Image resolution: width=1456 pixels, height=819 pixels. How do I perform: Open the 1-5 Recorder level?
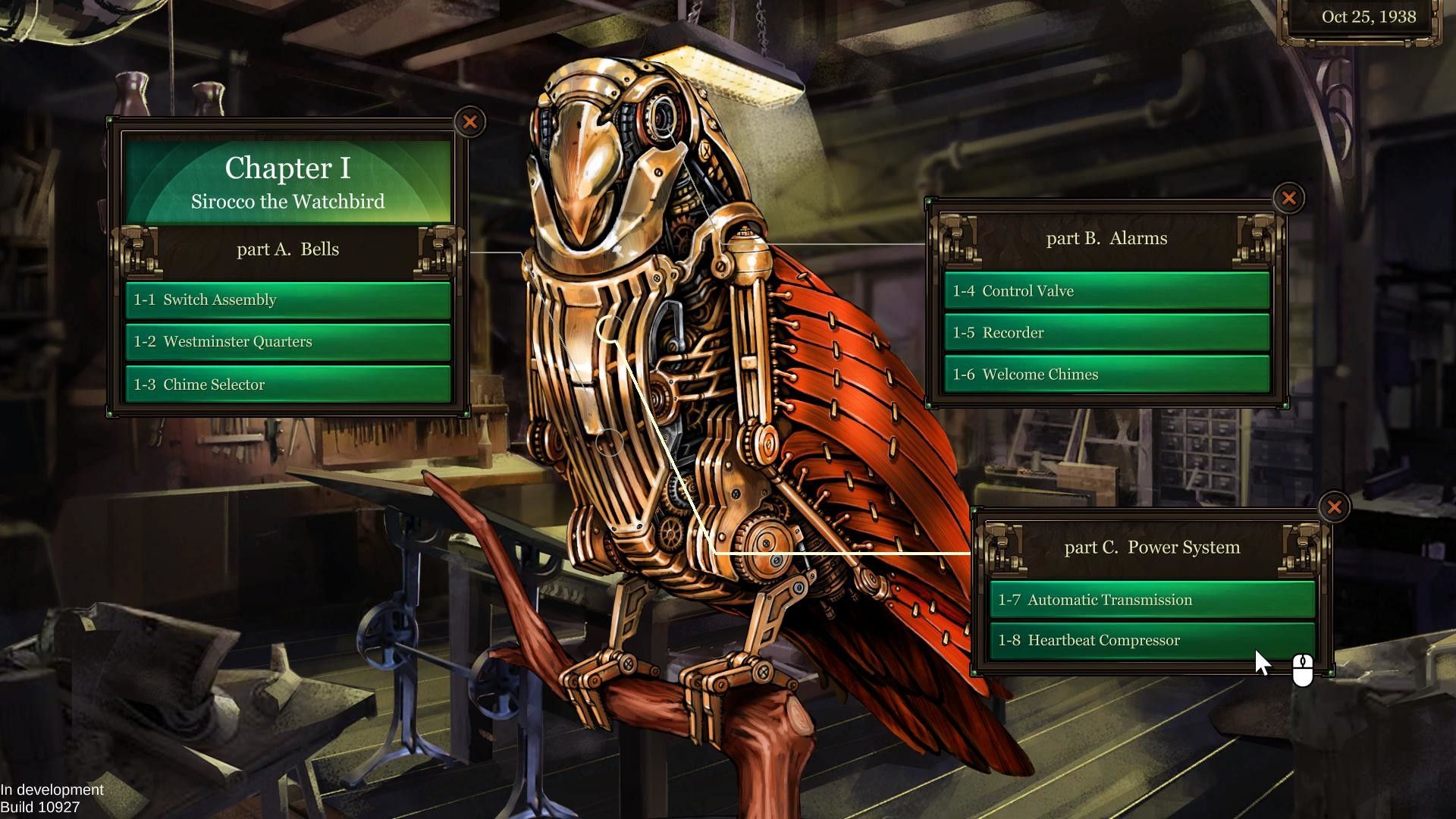(1106, 333)
